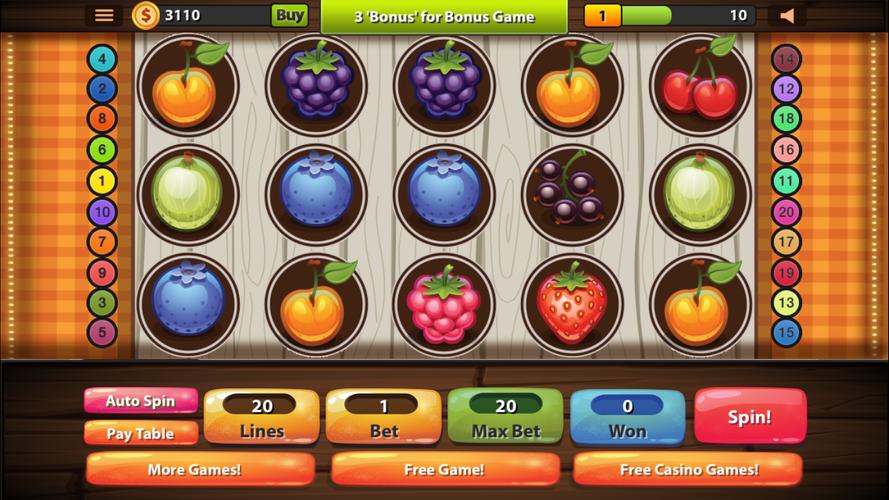Select payline number 5 marker
The image size is (889, 500).
click(102, 332)
